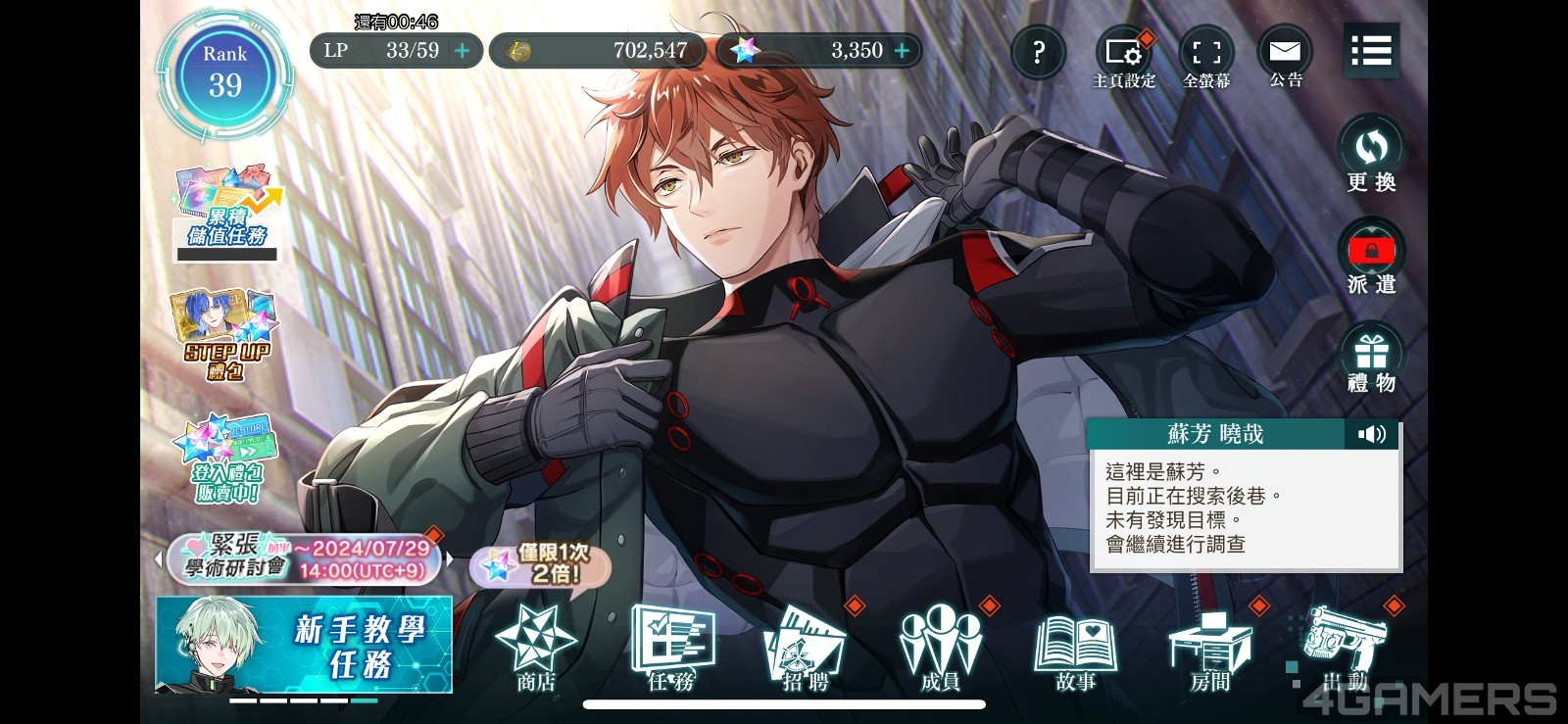This screenshot has height=724, width=1568.
Task: Open the 任務 missions menu
Action: tap(671, 649)
